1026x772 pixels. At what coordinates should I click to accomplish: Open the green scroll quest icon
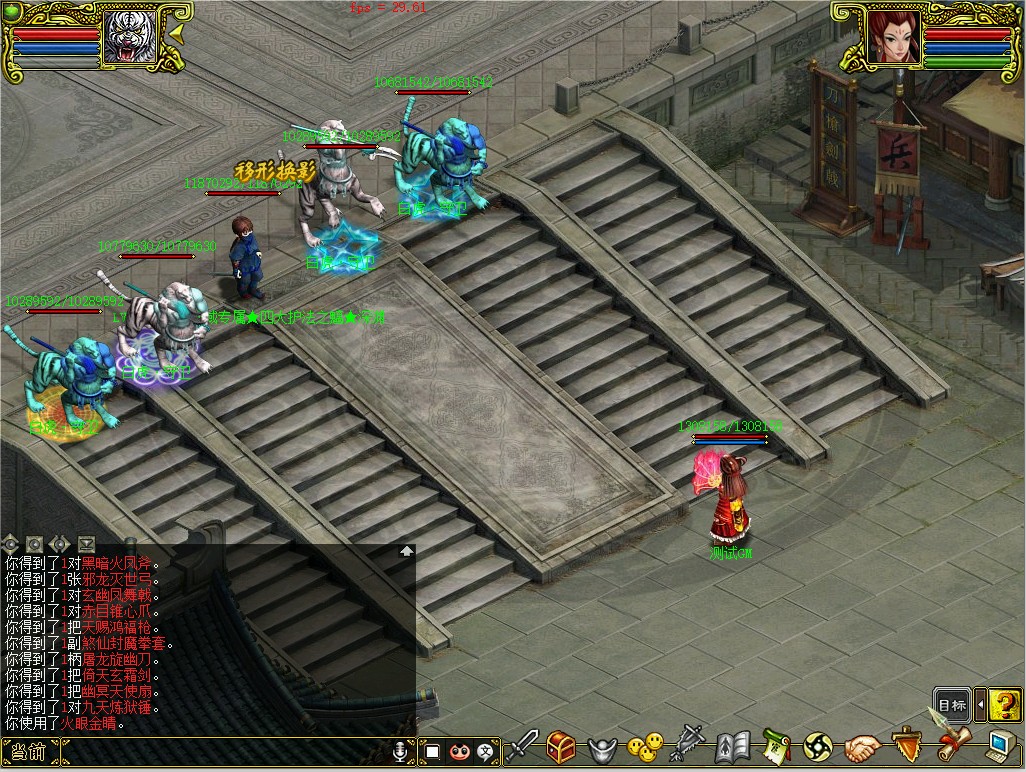[776, 745]
